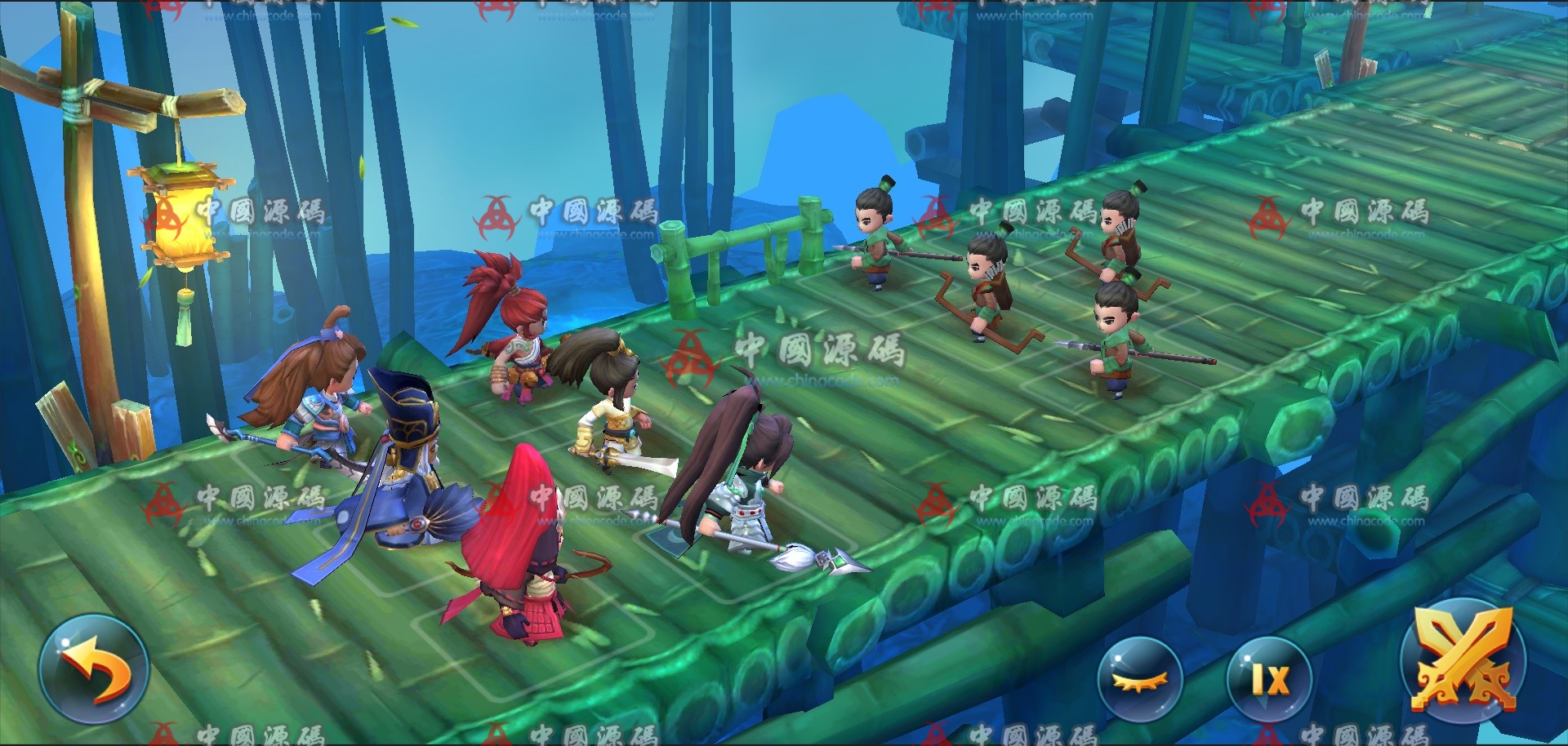Change the 1x battle speed

tap(1269, 679)
